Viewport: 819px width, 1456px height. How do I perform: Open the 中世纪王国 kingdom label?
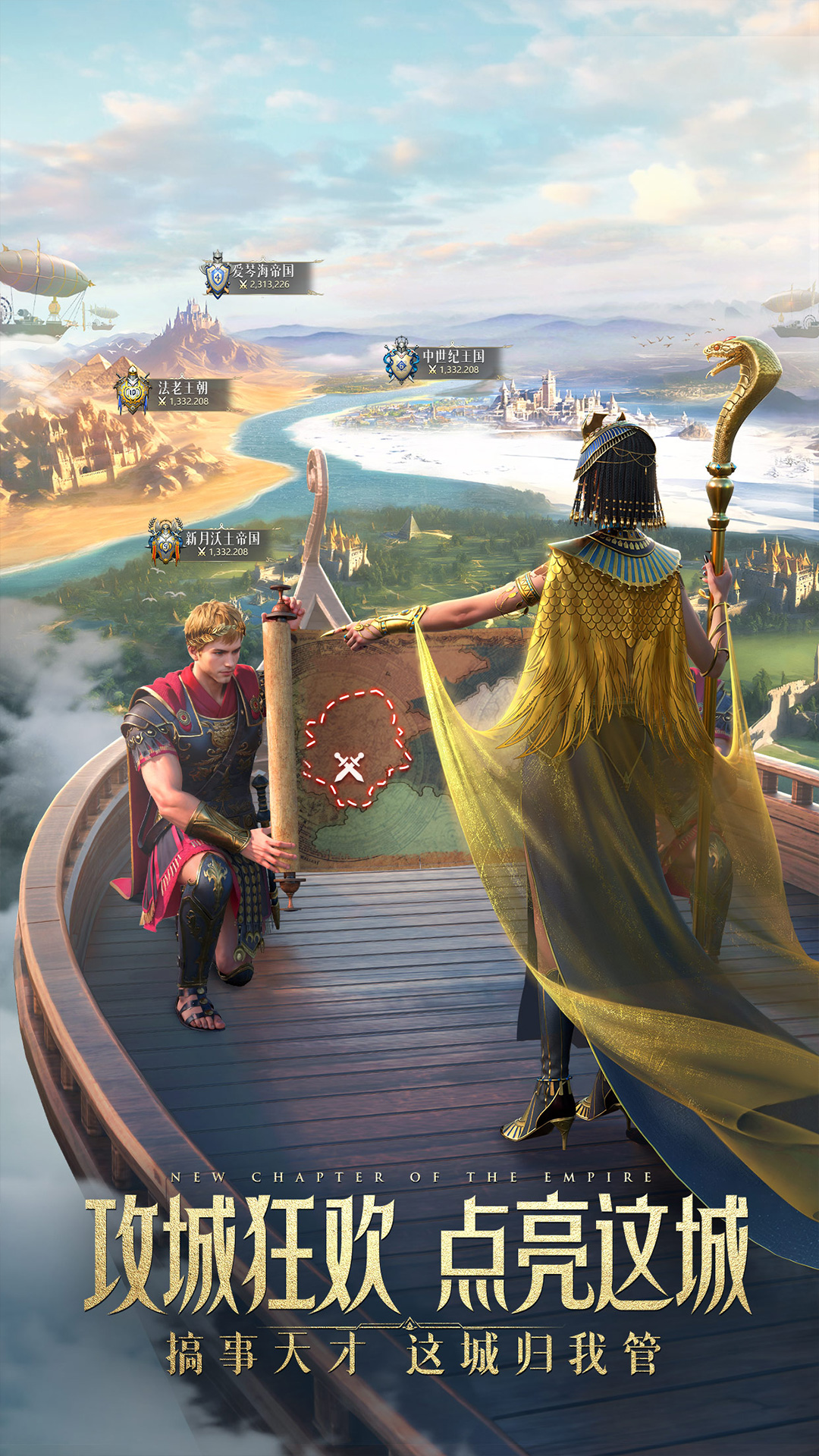pyautogui.click(x=444, y=362)
